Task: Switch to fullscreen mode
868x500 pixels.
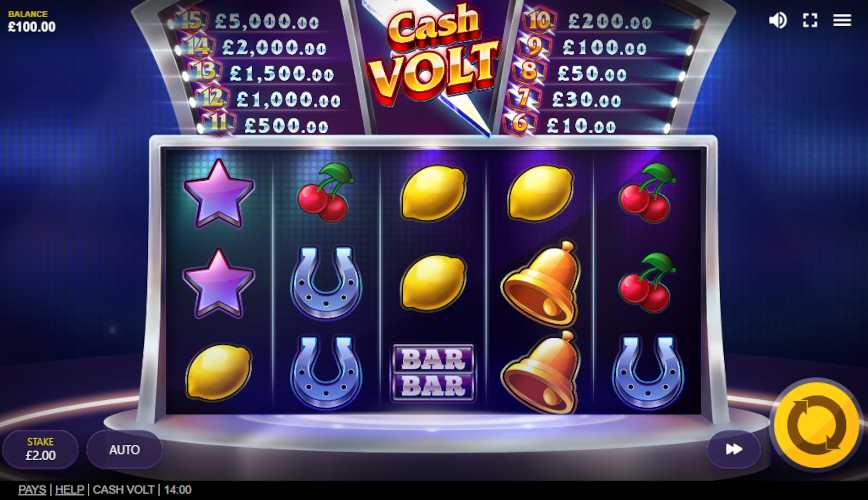Action: [x=810, y=20]
